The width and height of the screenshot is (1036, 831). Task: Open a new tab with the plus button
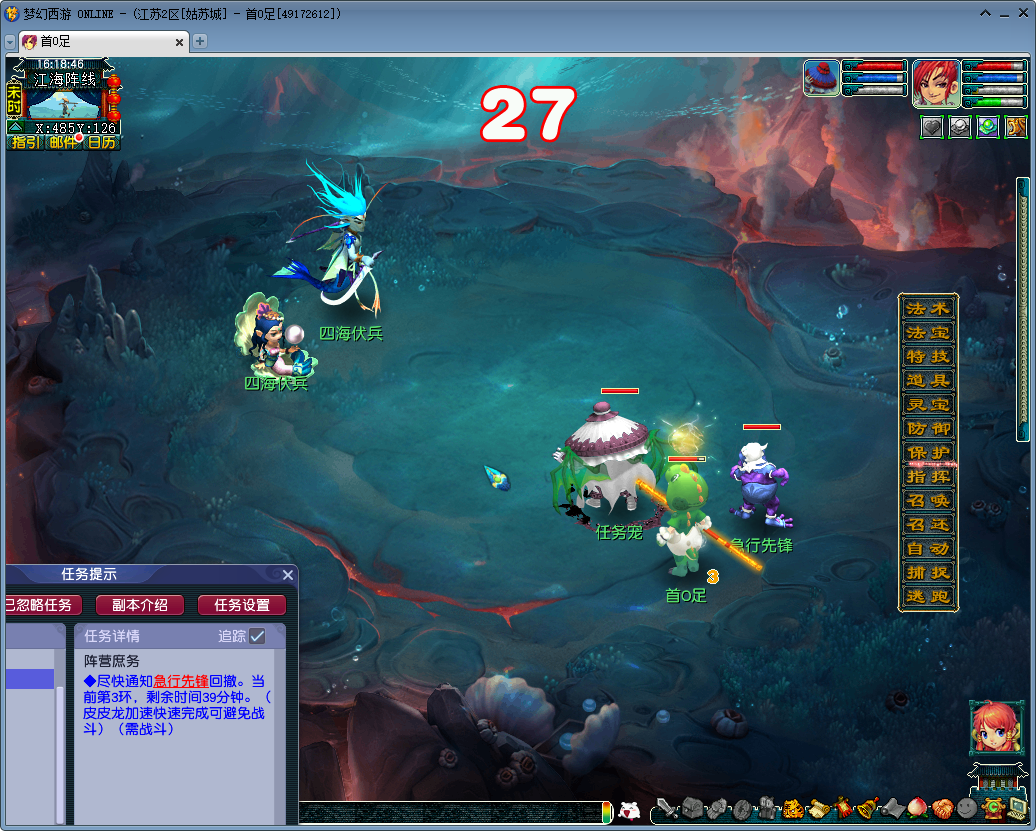coord(200,41)
